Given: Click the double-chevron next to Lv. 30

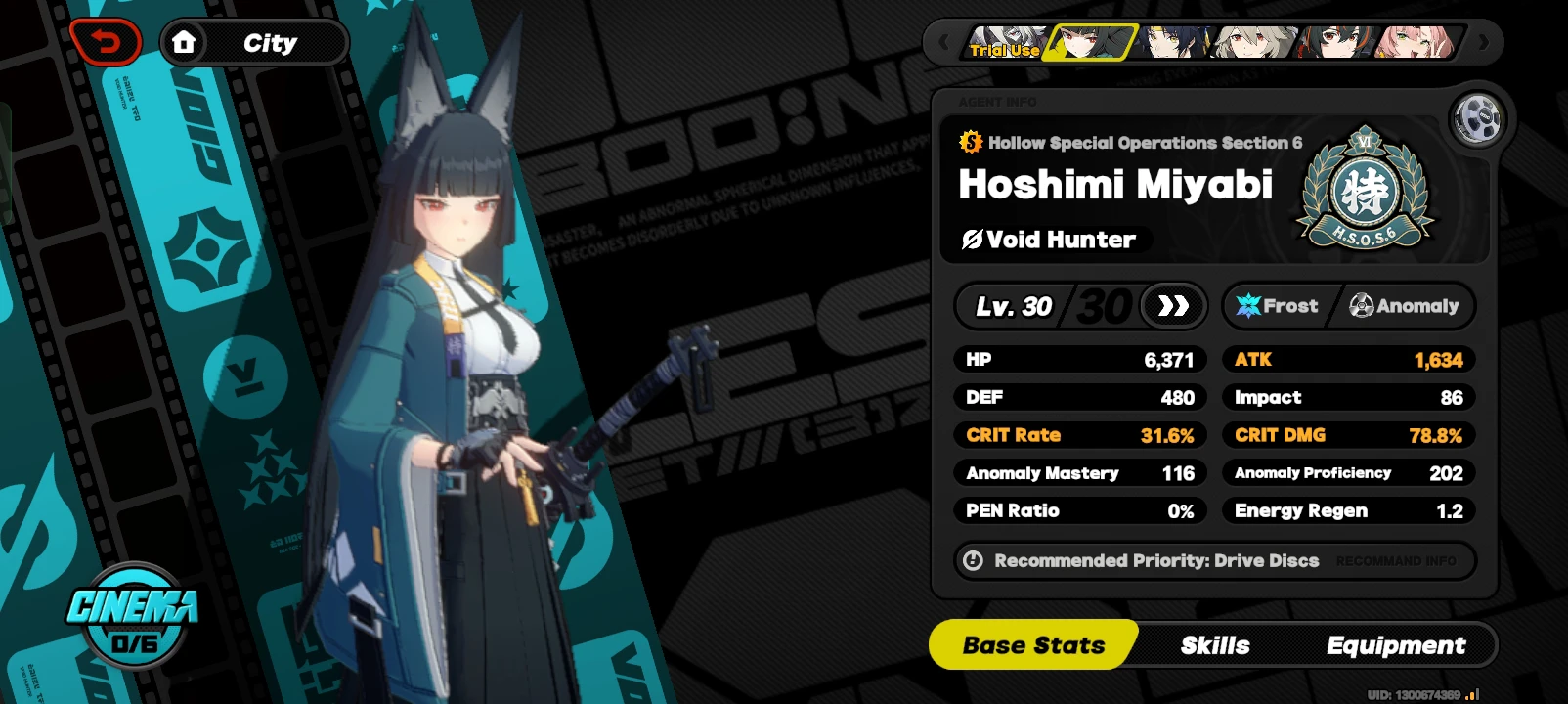Looking at the screenshot, I should point(1173,306).
